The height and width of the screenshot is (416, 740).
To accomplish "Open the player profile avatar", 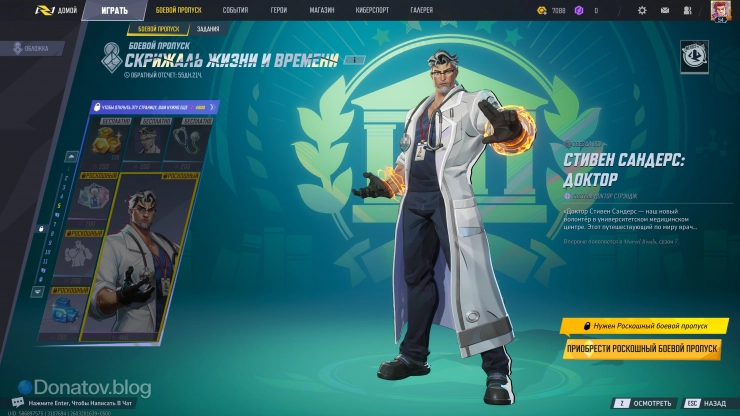I will coord(719,11).
